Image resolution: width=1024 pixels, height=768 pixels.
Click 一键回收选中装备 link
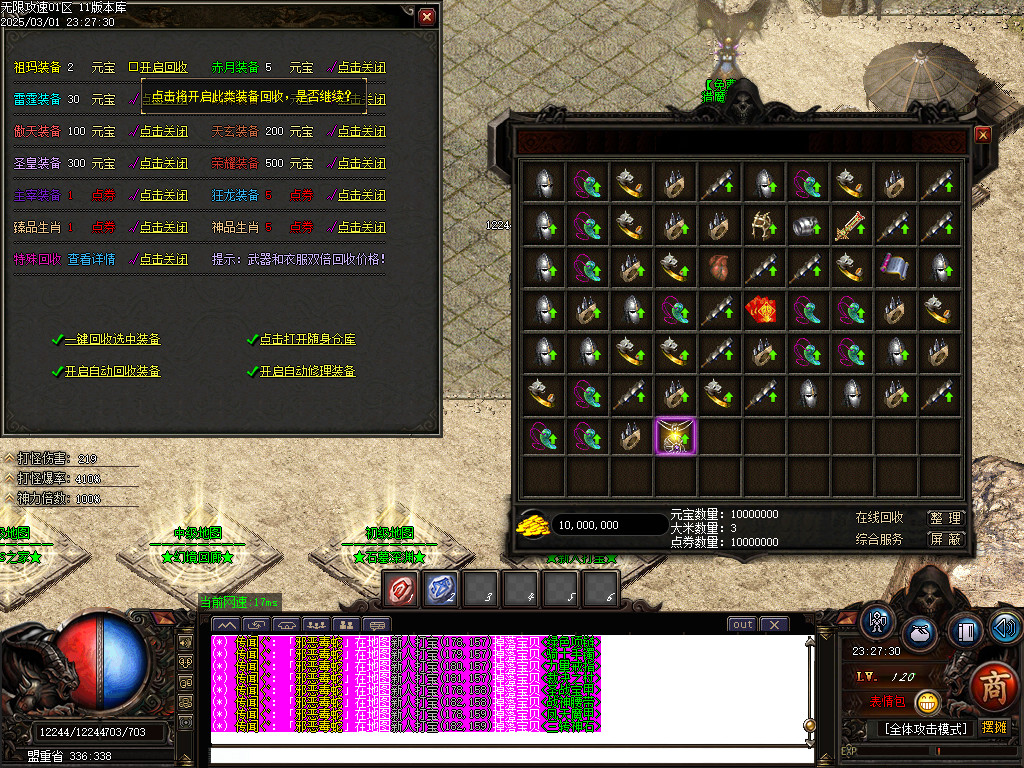pyautogui.click(x=112, y=340)
